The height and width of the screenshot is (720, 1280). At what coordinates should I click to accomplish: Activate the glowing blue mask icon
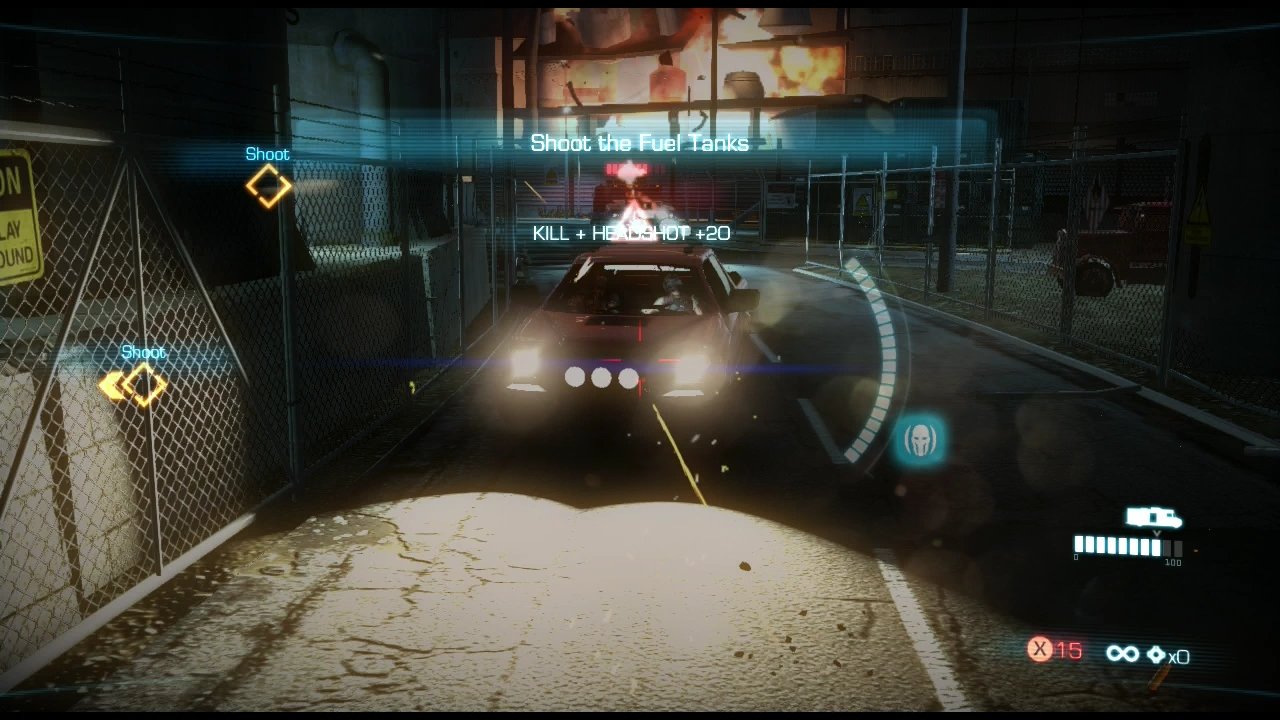point(920,440)
